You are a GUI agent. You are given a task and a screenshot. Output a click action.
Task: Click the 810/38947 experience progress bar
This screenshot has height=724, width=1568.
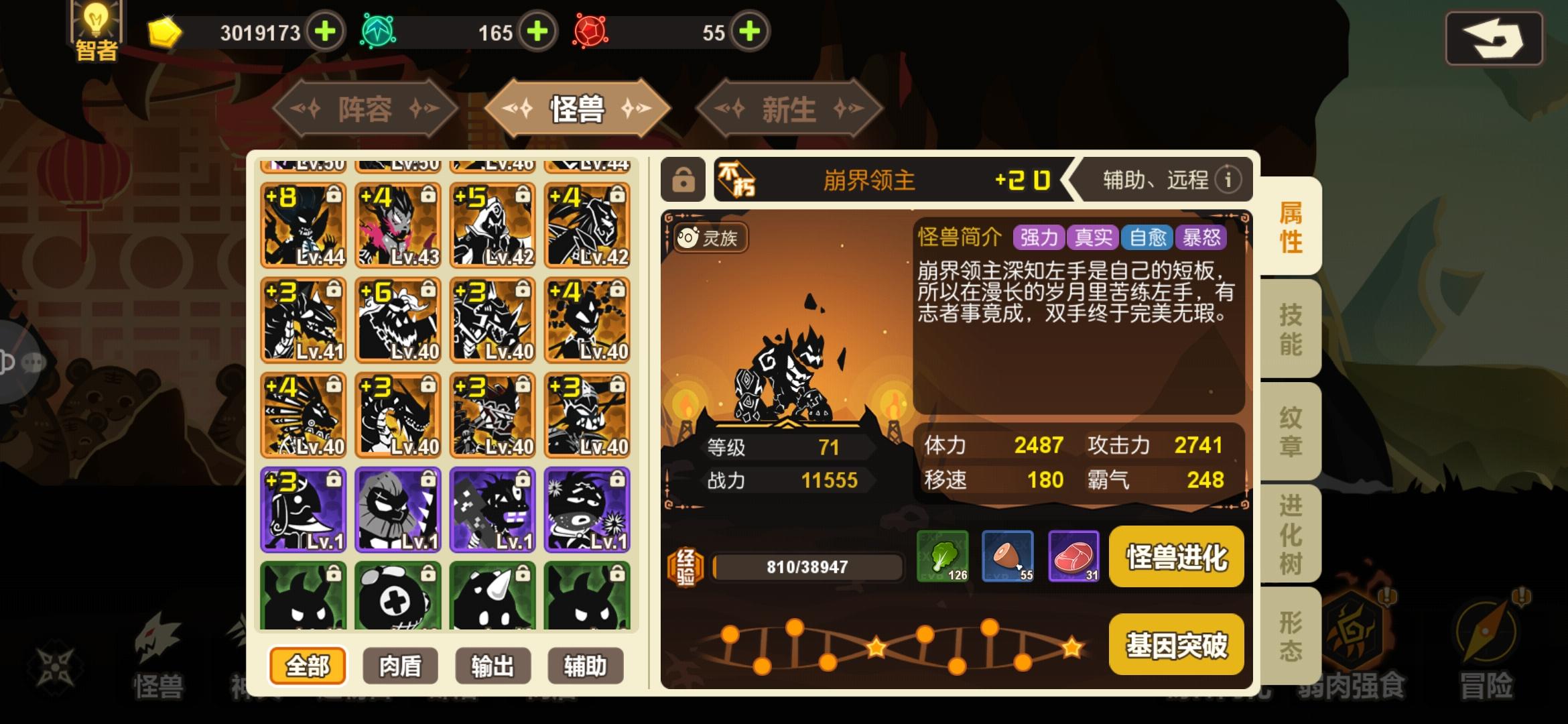(807, 566)
